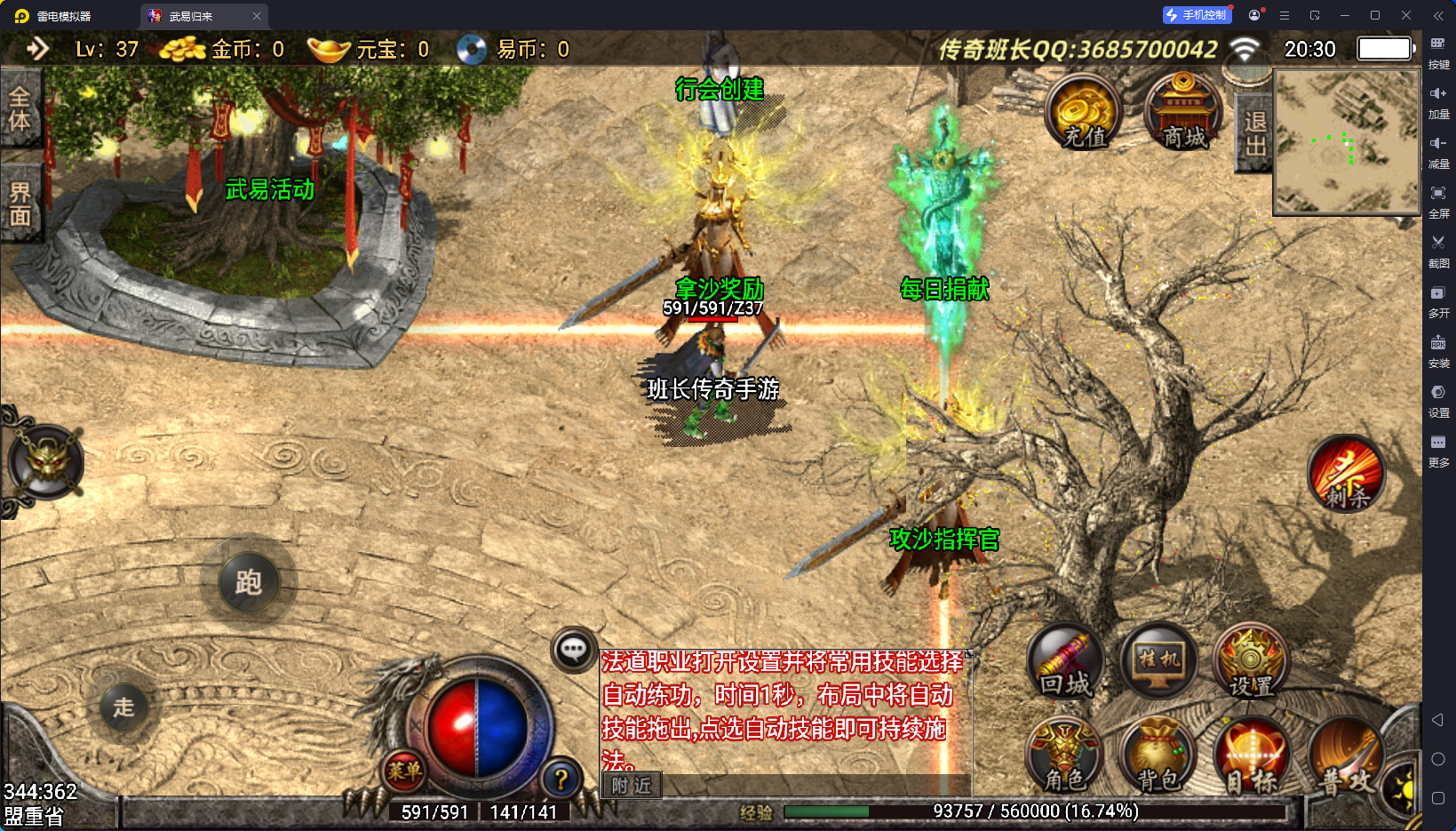Switch to 跑 run mode
This screenshot has width=1456, height=831.
[x=248, y=583]
